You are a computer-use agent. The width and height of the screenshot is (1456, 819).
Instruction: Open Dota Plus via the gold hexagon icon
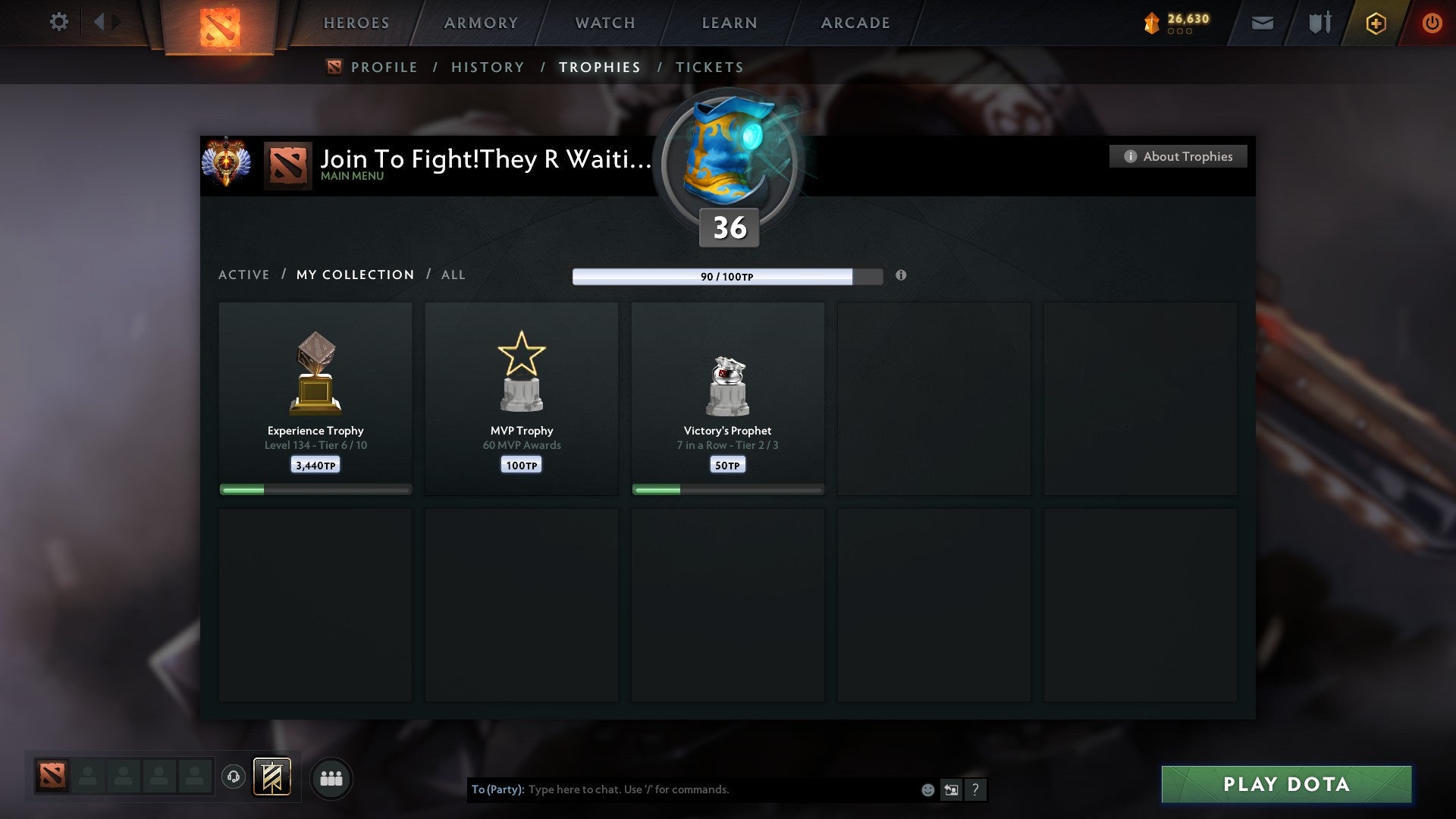point(1376,23)
